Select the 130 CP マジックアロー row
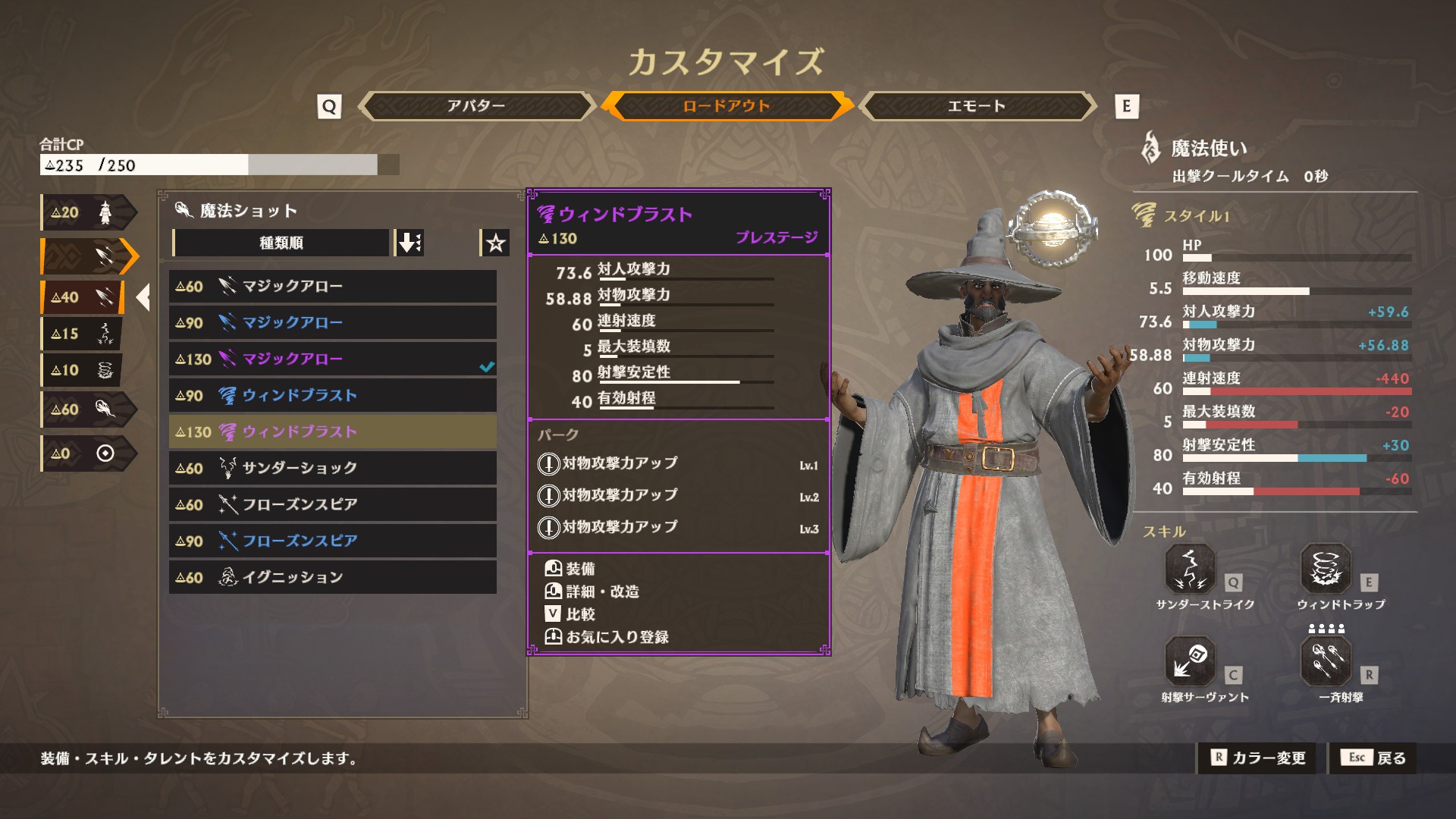The height and width of the screenshot is (819, 1456). [332, 359]
